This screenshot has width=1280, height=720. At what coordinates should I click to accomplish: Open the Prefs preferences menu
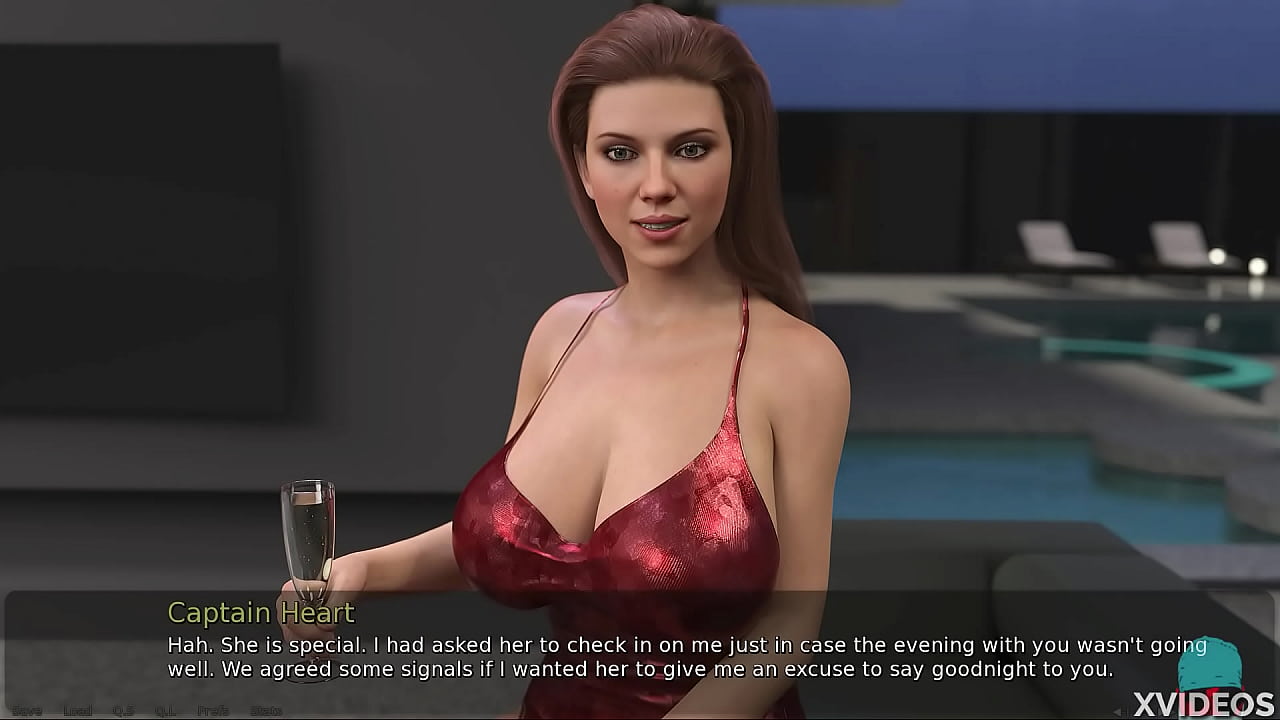[x=210, y=710]
